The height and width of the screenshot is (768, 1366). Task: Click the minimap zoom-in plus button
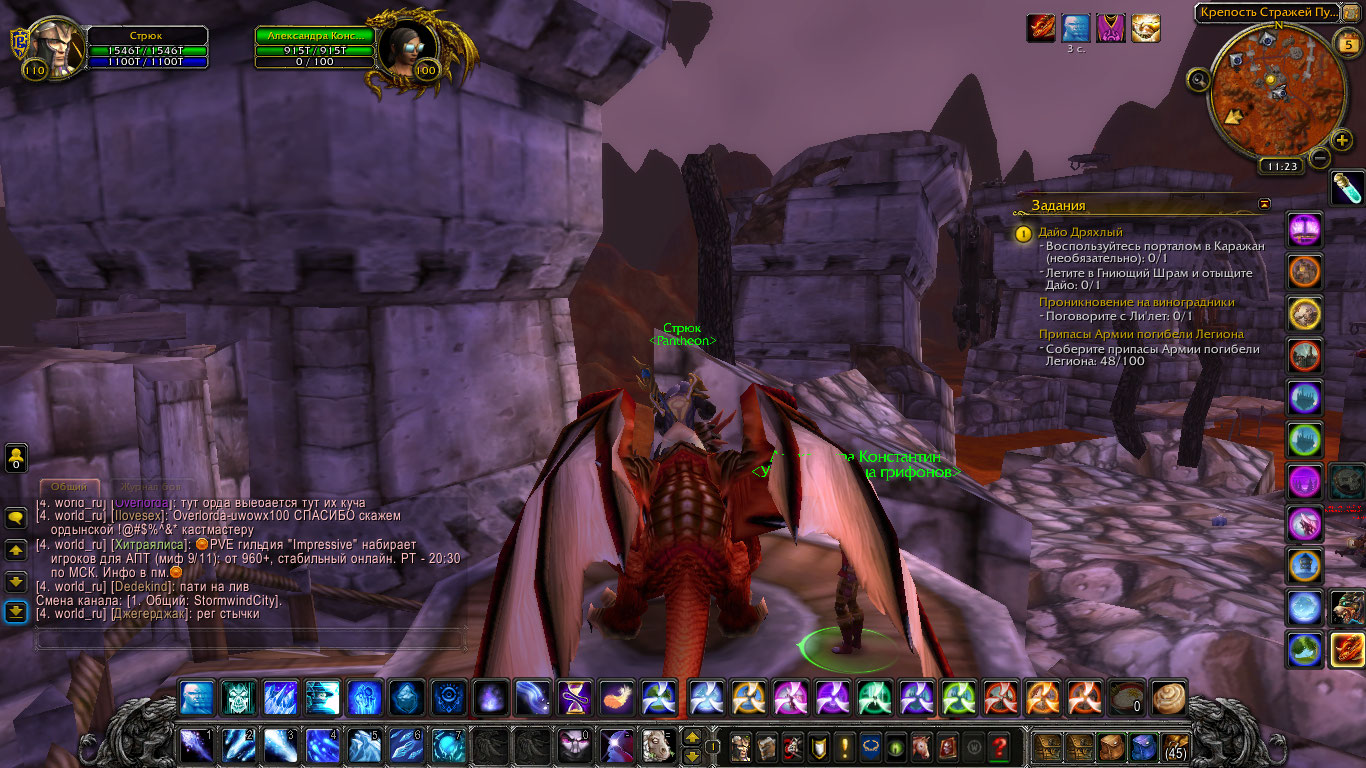[1342, 140]
